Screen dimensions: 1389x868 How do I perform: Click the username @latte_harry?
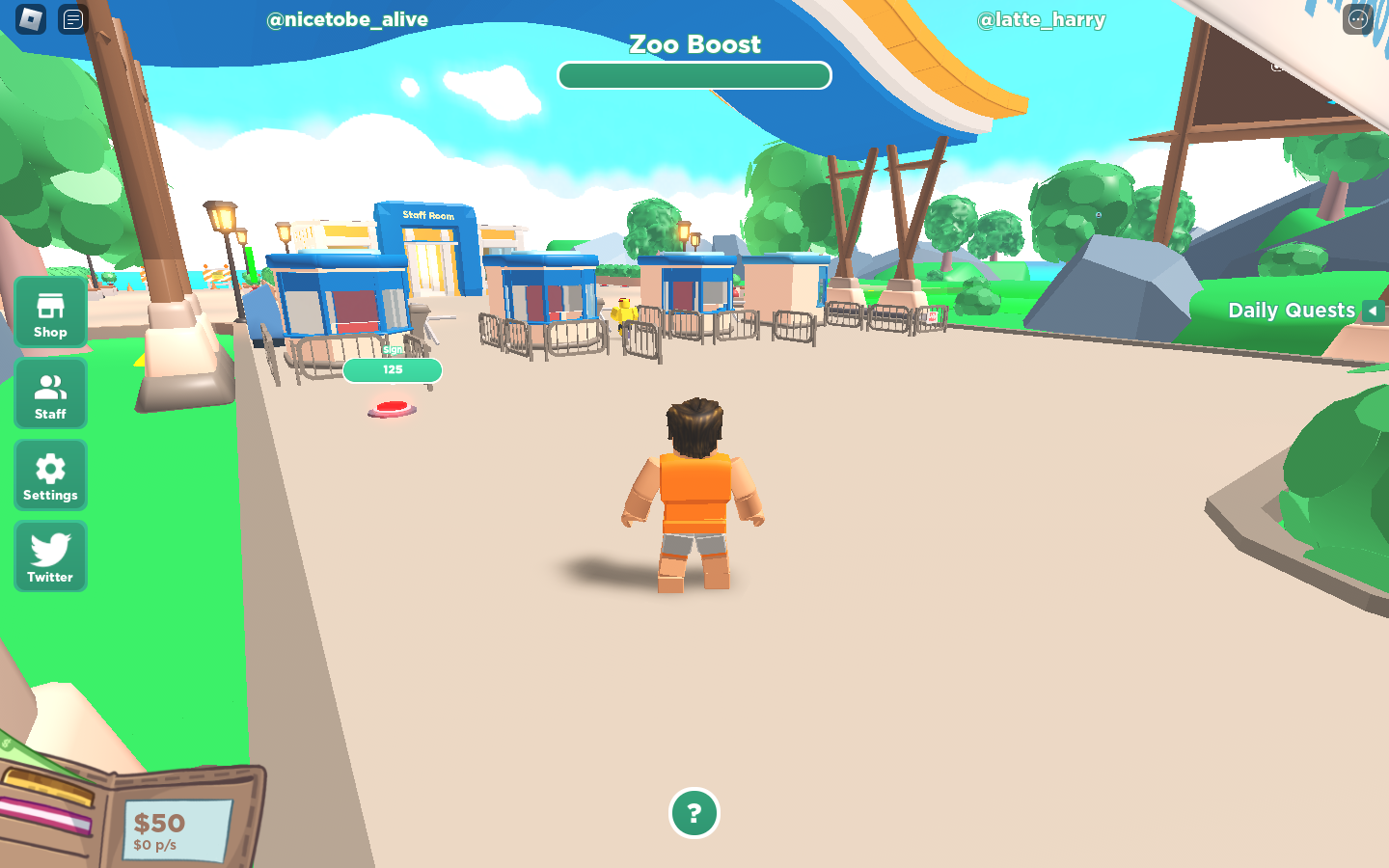point(1042,19)
